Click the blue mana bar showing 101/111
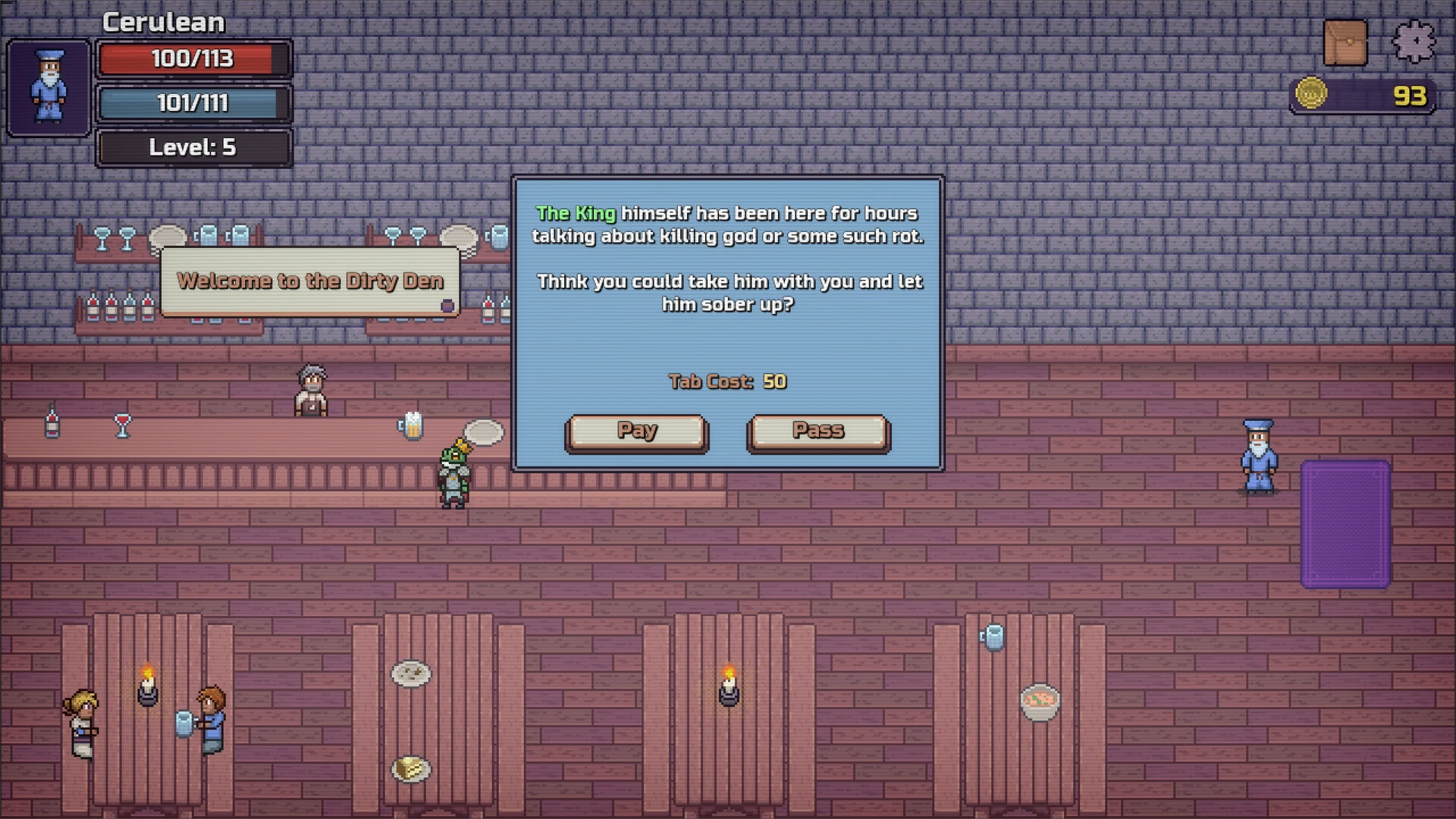The height and width of the screenshot is (819, 1456). point(193,103)
